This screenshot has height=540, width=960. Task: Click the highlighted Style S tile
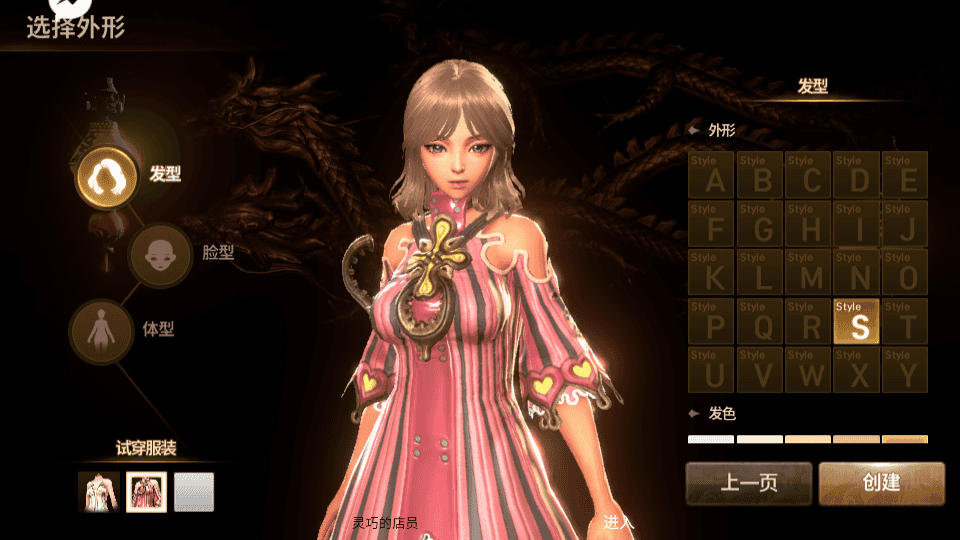point(856,321)
